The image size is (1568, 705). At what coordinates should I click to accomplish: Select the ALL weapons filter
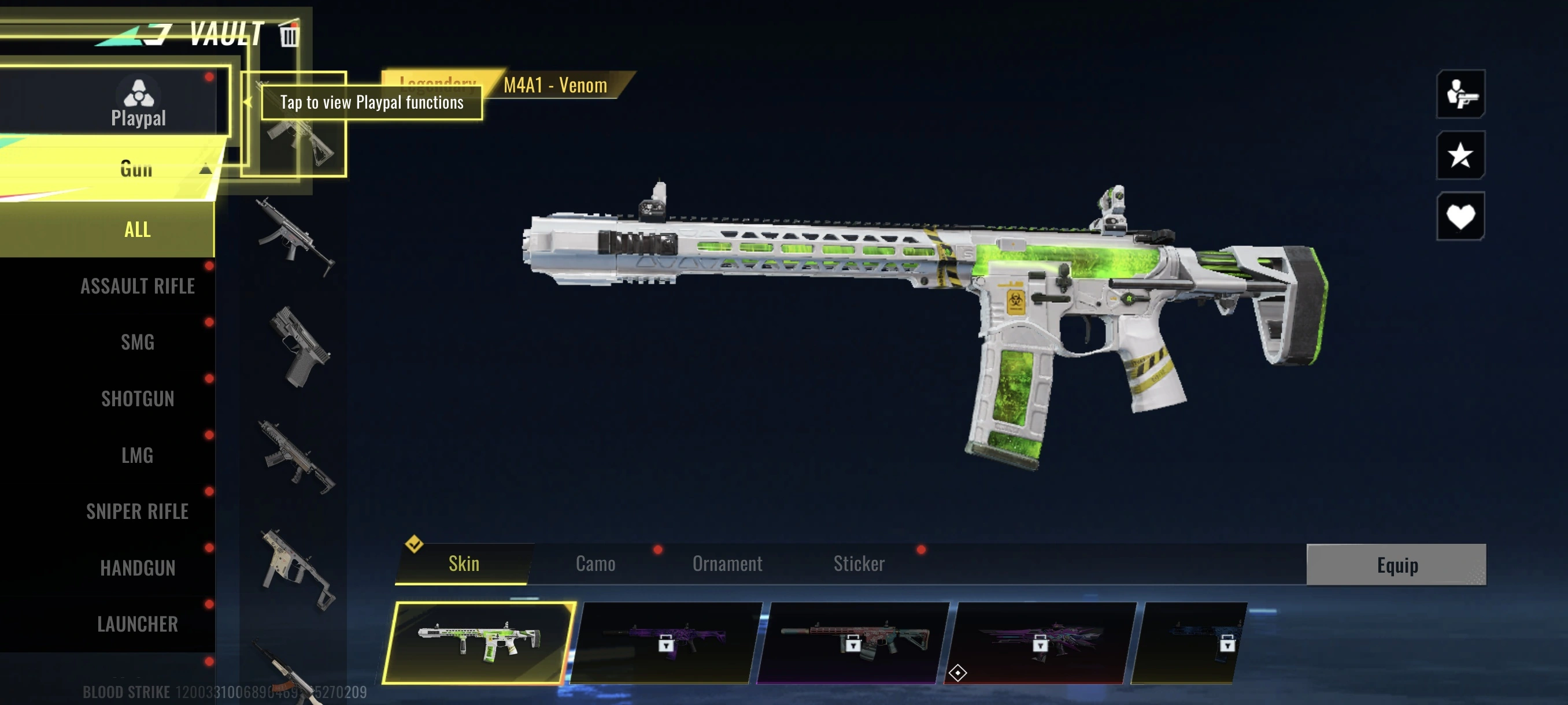click(138, 229)
